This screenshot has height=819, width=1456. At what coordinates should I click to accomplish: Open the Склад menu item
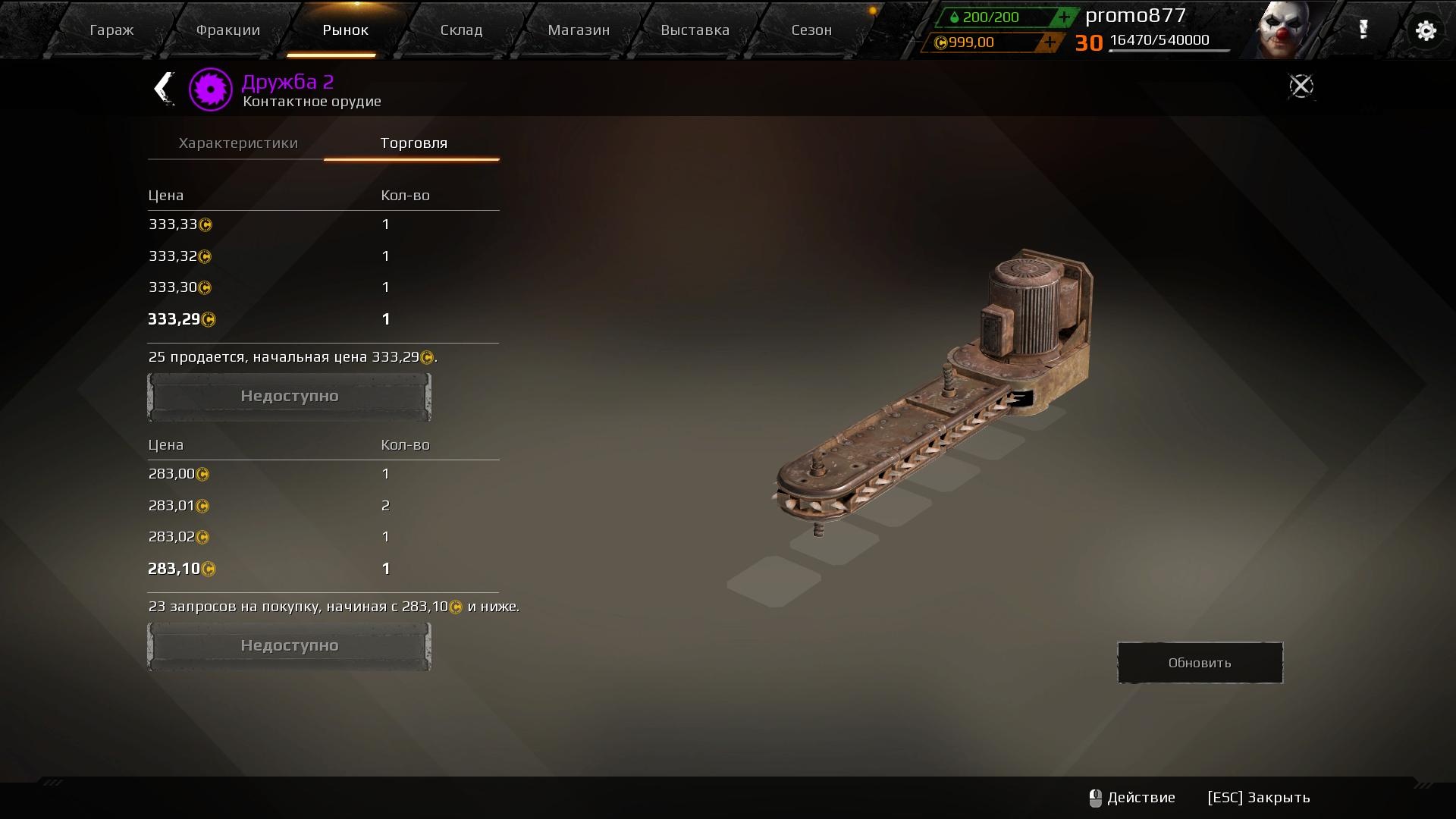(461, 30)
